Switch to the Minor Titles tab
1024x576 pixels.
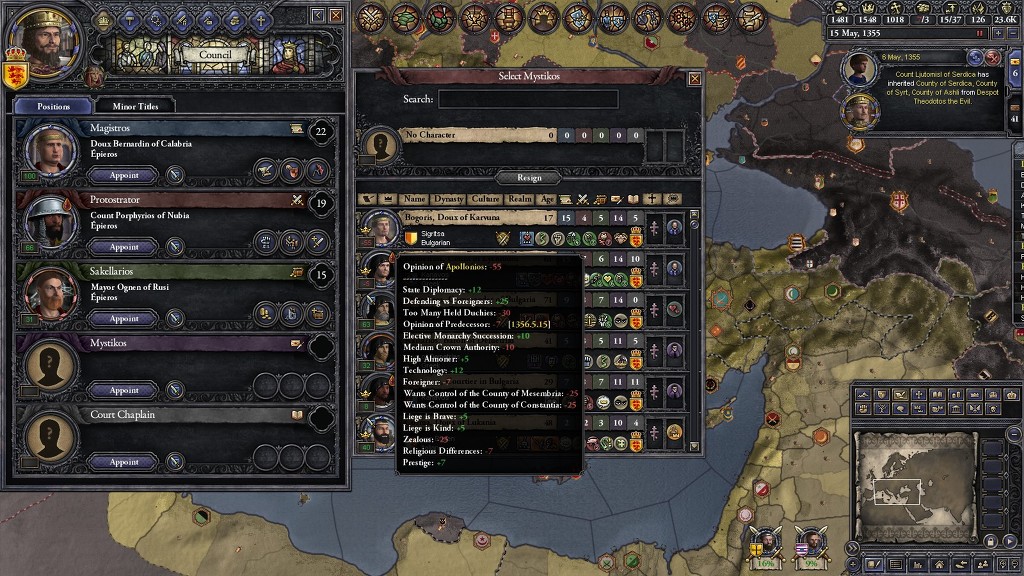tap(142, 105)
